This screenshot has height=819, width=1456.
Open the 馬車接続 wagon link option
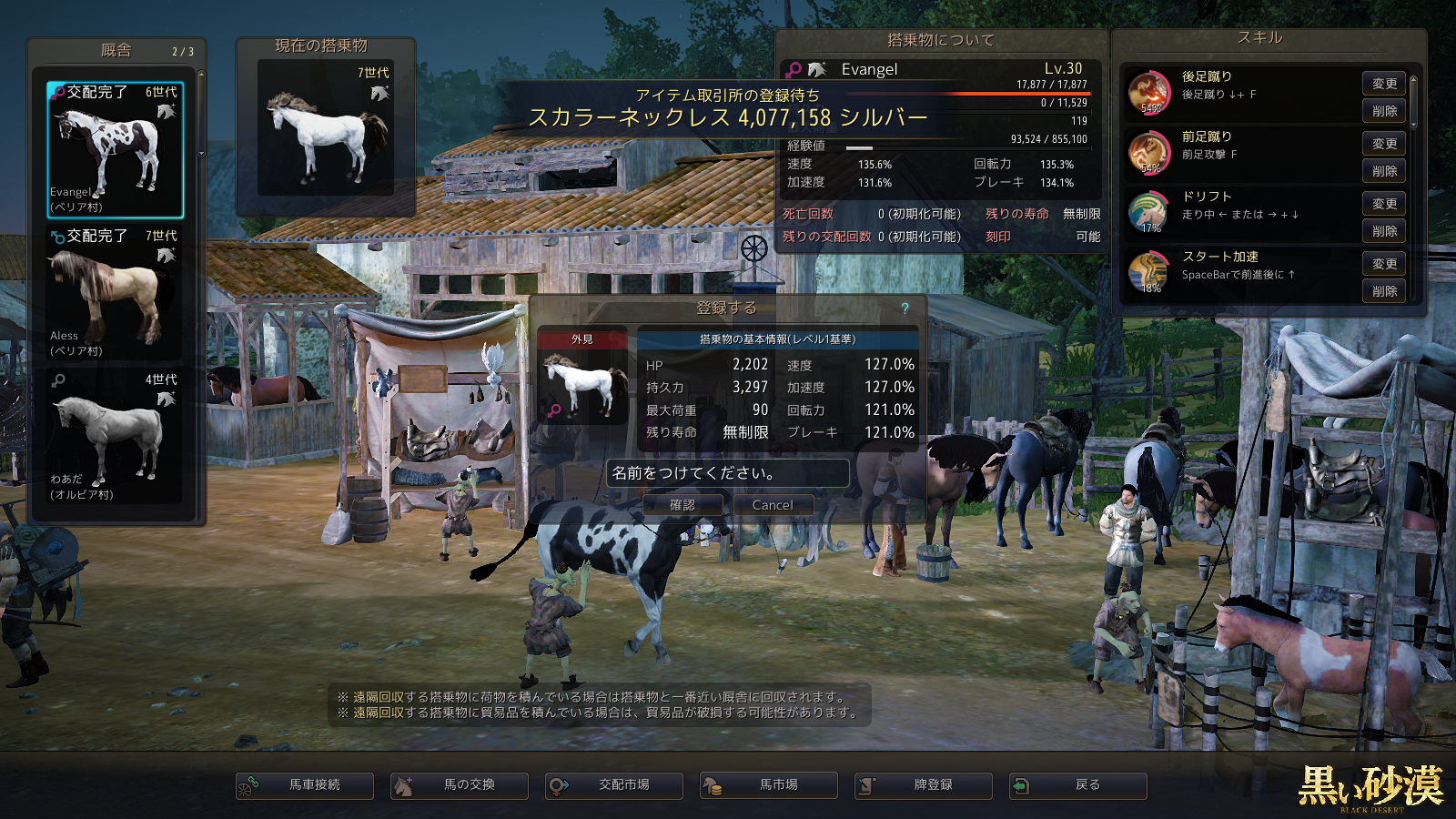click(x=305, y=785)
